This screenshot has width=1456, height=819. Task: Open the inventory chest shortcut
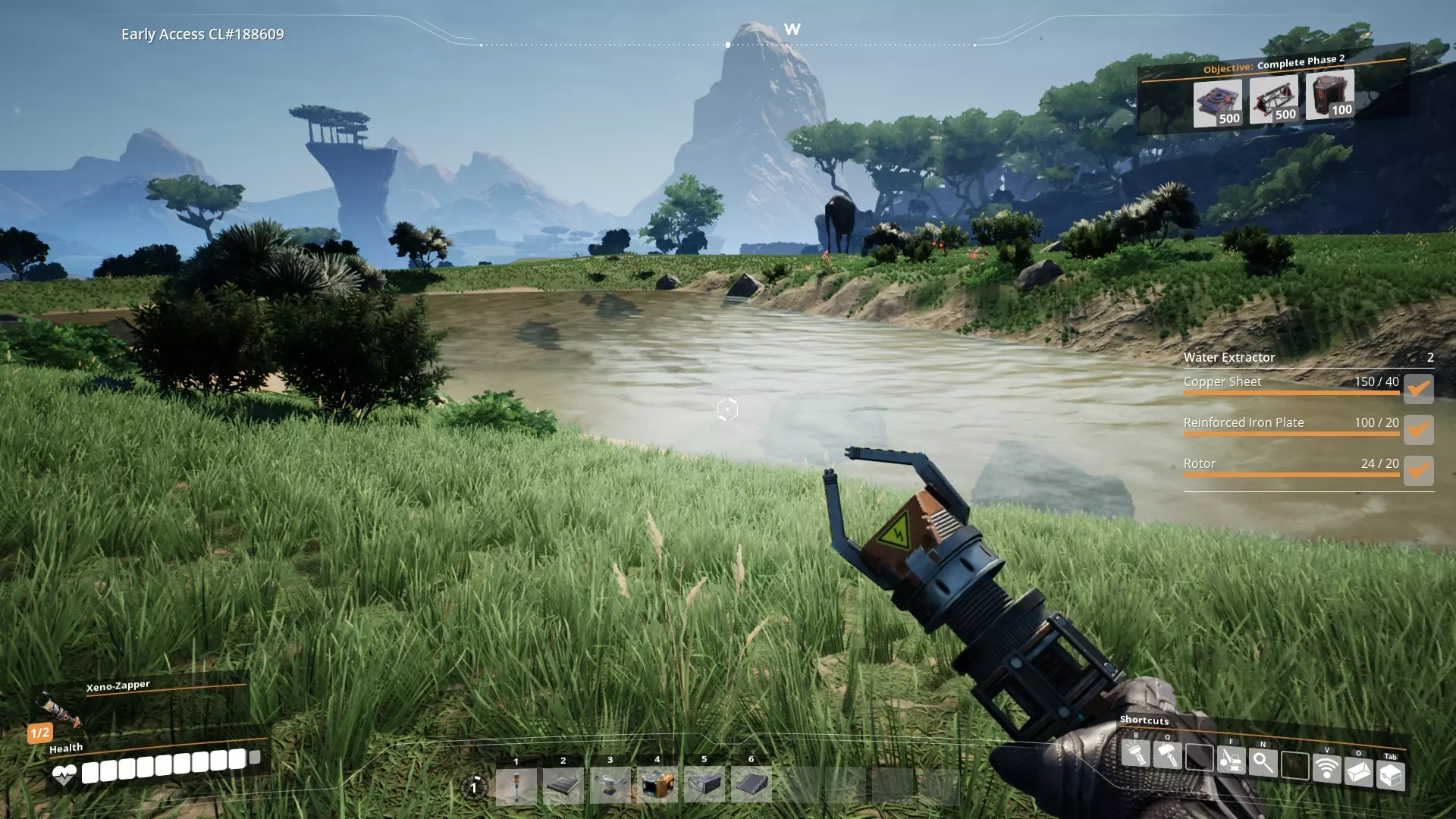coord(1390,775)
